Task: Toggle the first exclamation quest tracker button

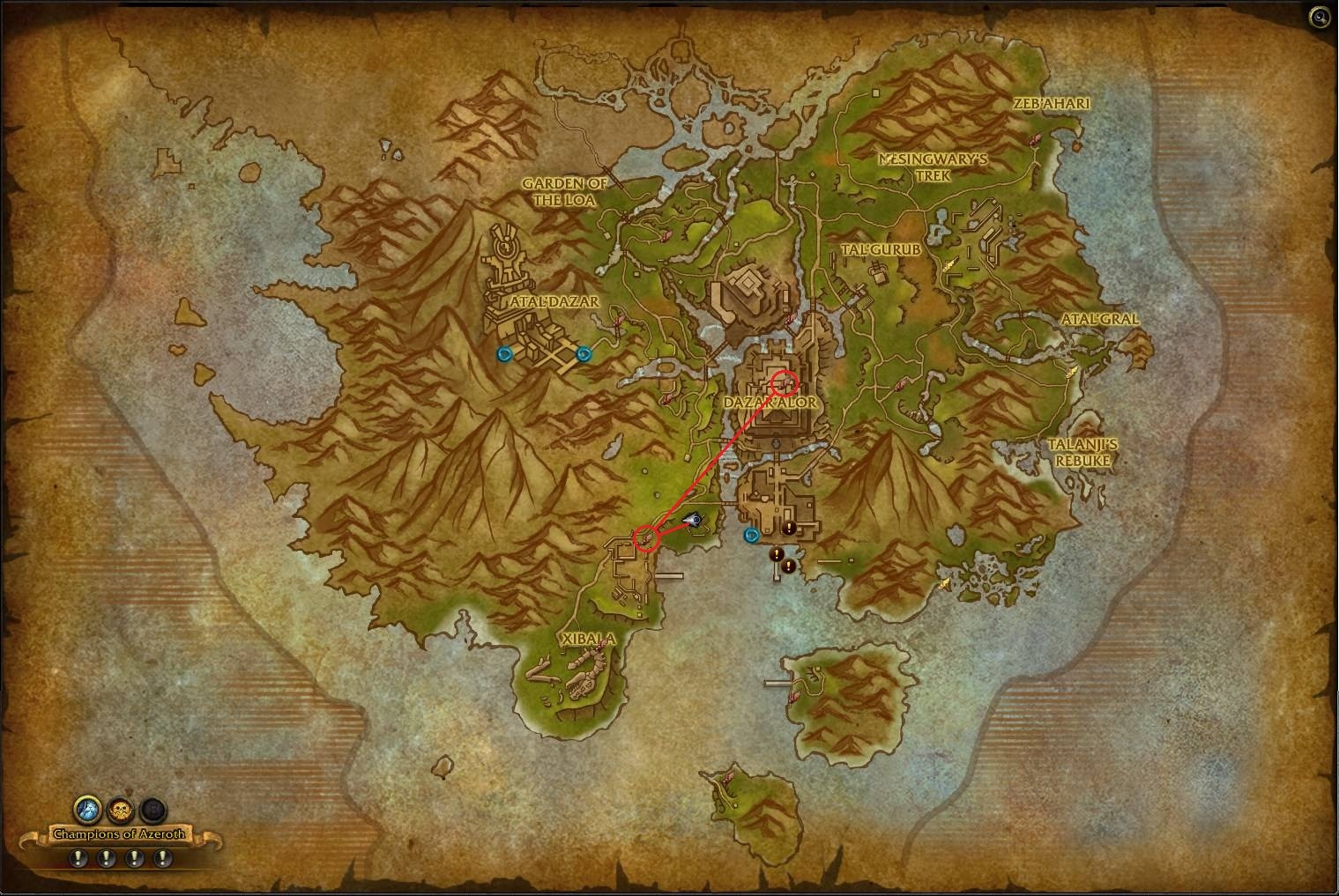Action: 78,856
